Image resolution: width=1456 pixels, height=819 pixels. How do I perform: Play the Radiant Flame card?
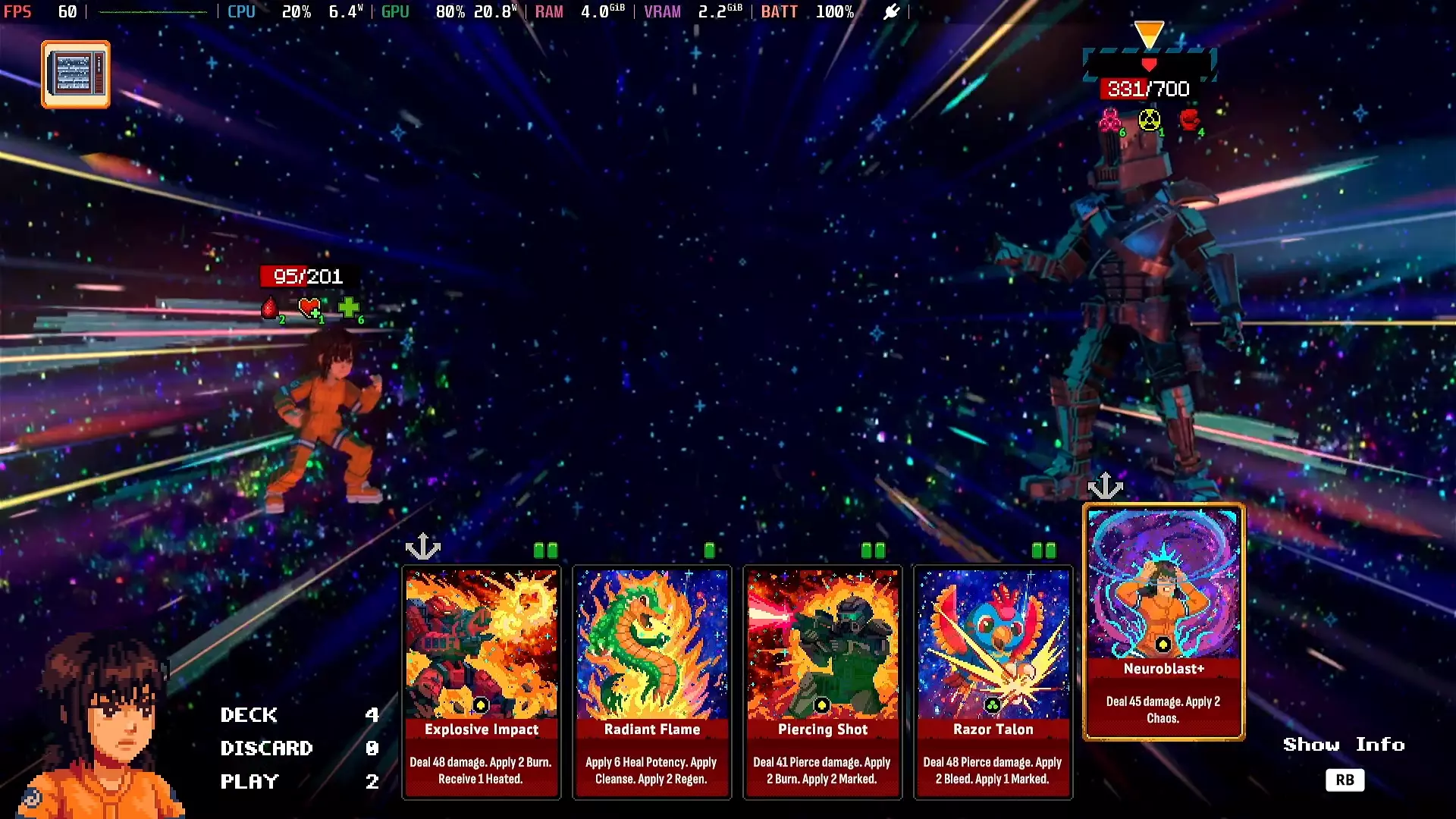click(651, 681)
